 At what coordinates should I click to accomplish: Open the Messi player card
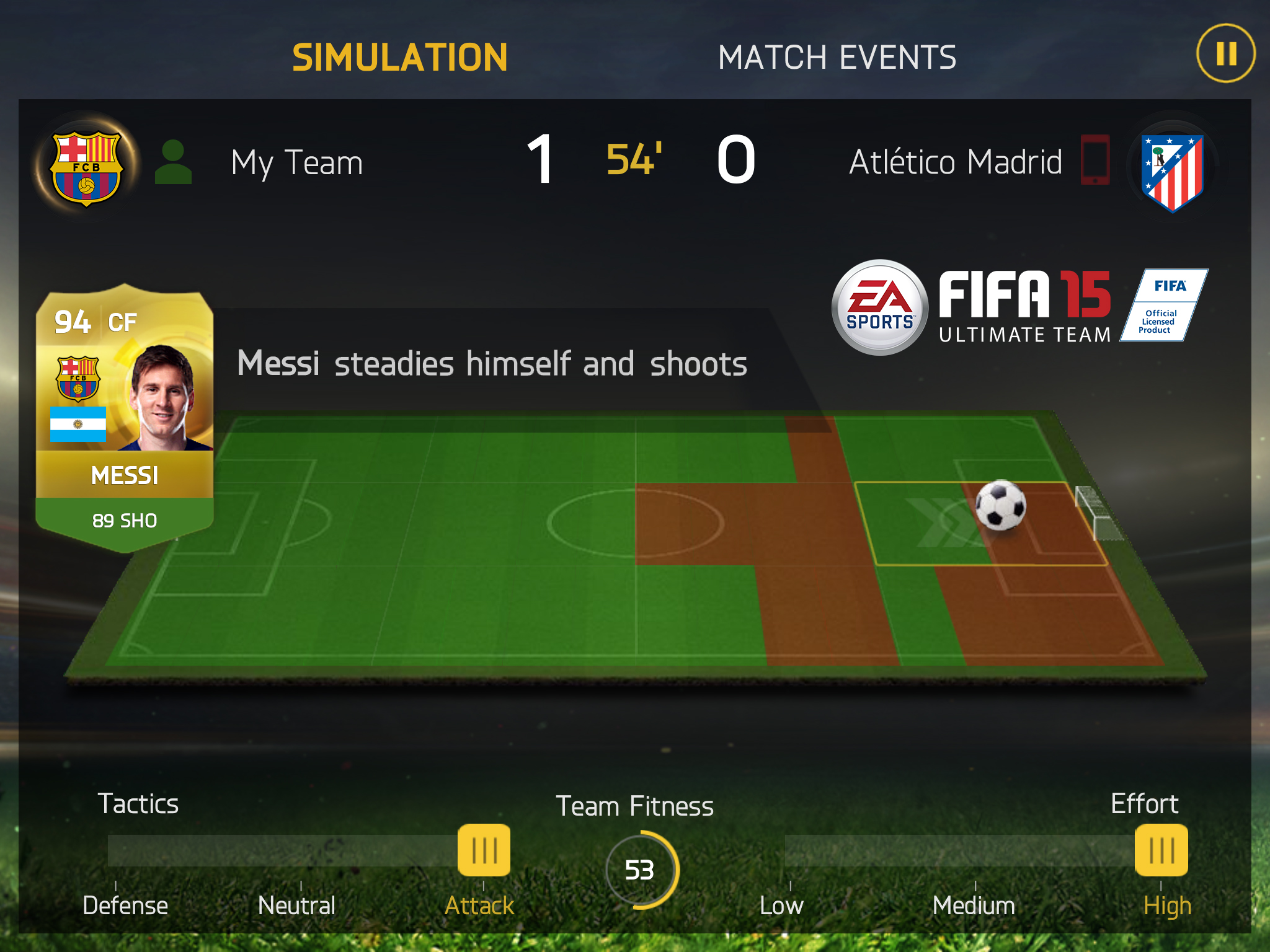coord(125,416)
